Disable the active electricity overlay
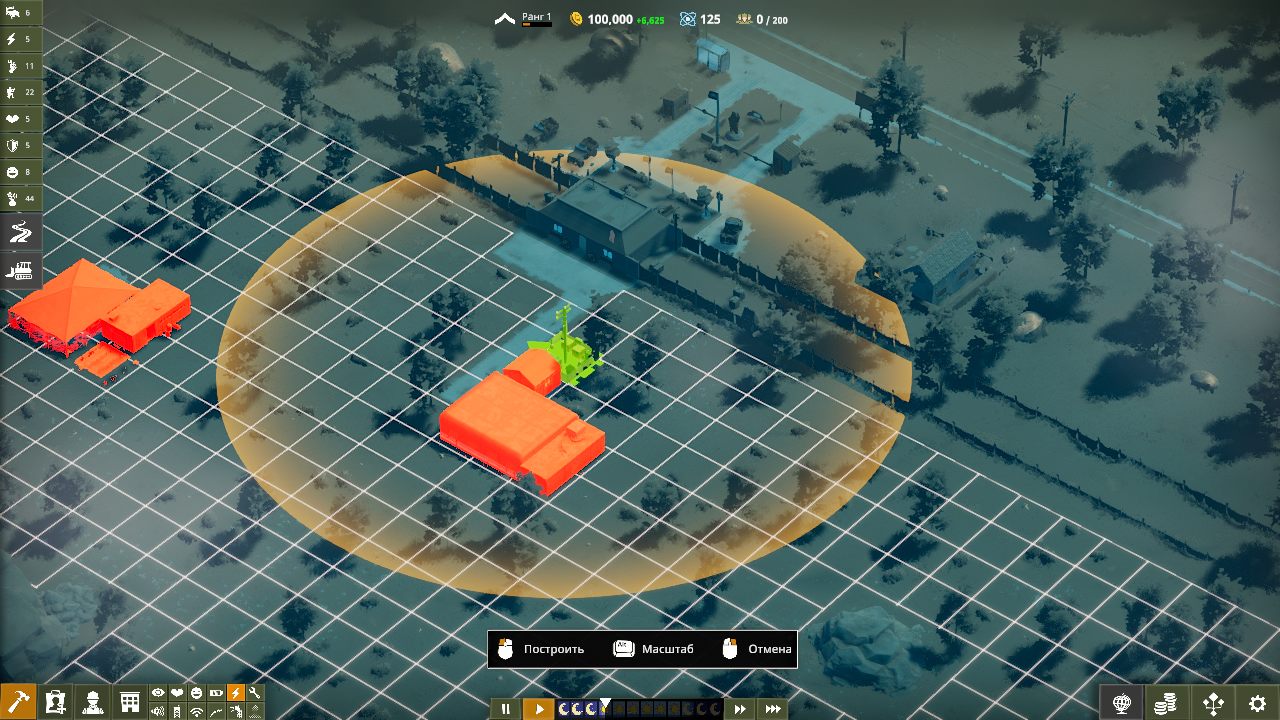Screen dimensions: 1280x720 236,693
